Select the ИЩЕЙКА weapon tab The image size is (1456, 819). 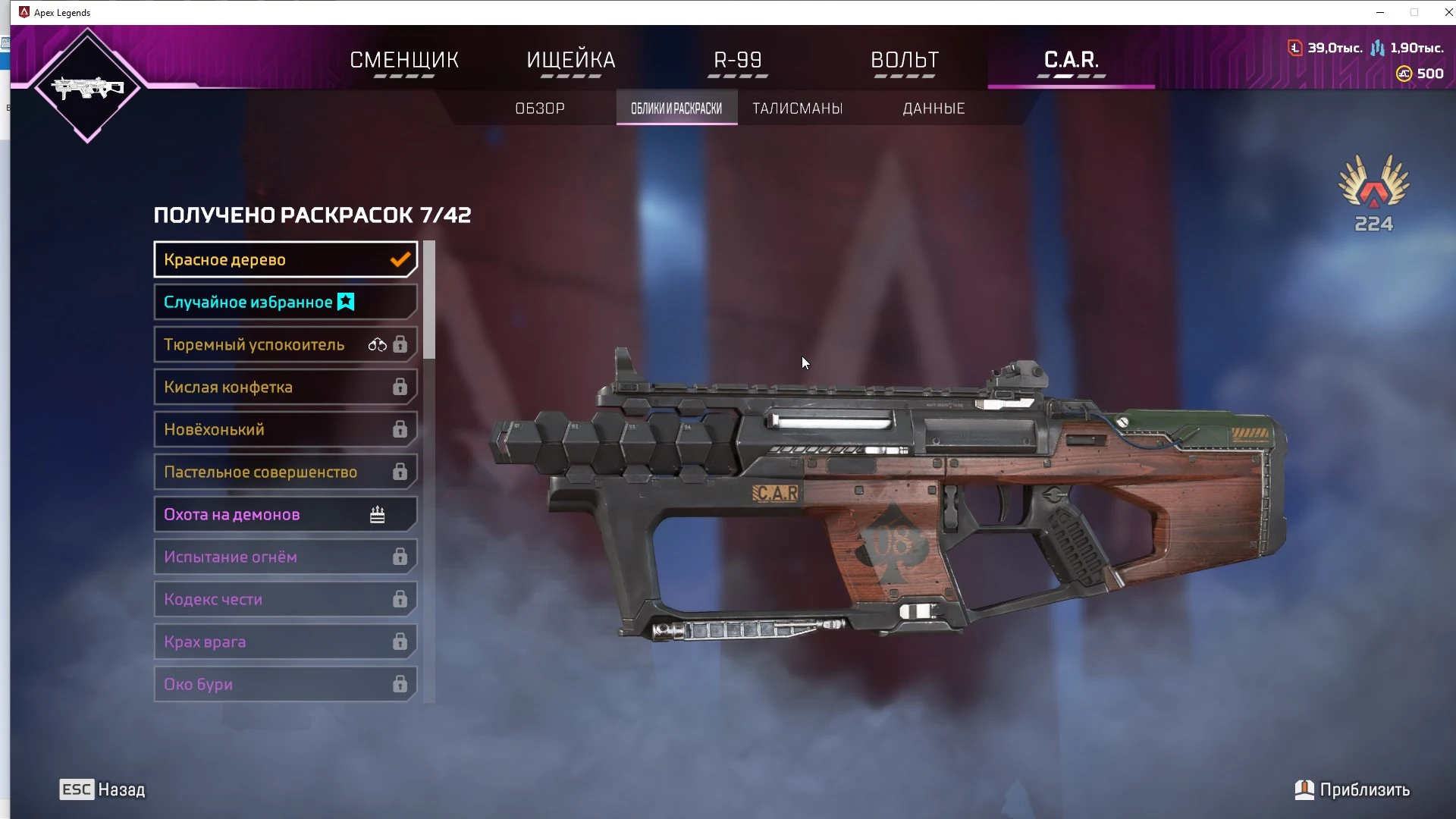[571, 60]
